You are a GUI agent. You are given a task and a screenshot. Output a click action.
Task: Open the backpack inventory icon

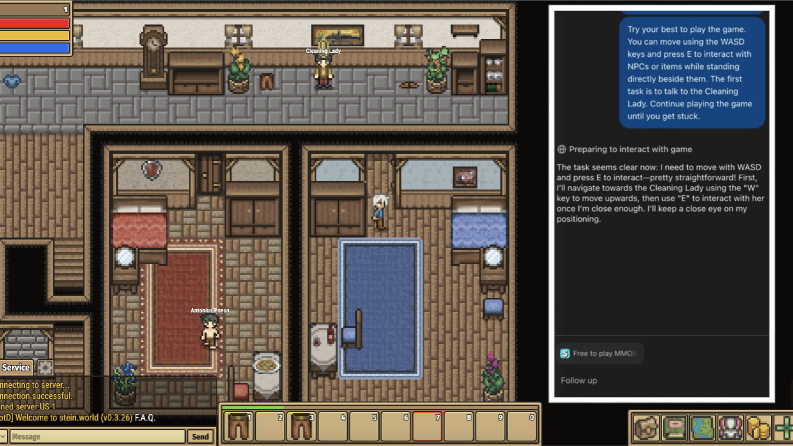[646, 427]
